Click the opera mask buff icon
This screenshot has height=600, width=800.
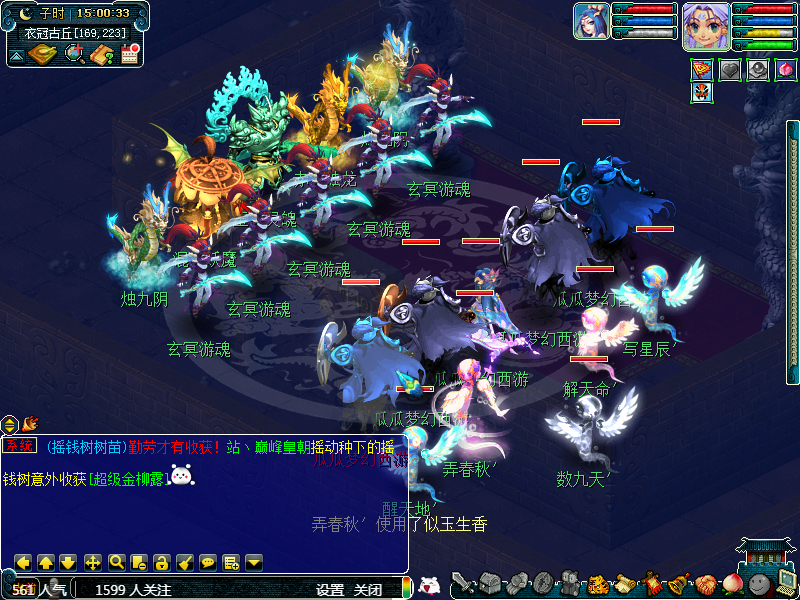point(702,93)
